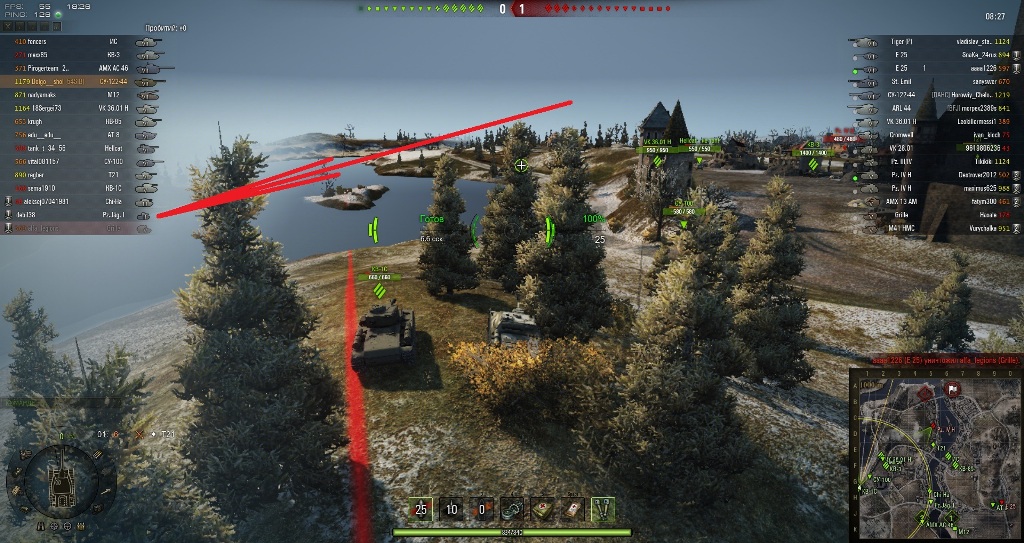Click the battle minimap
The height and width of the screenshot is (543, 1024).
(934, 453)
